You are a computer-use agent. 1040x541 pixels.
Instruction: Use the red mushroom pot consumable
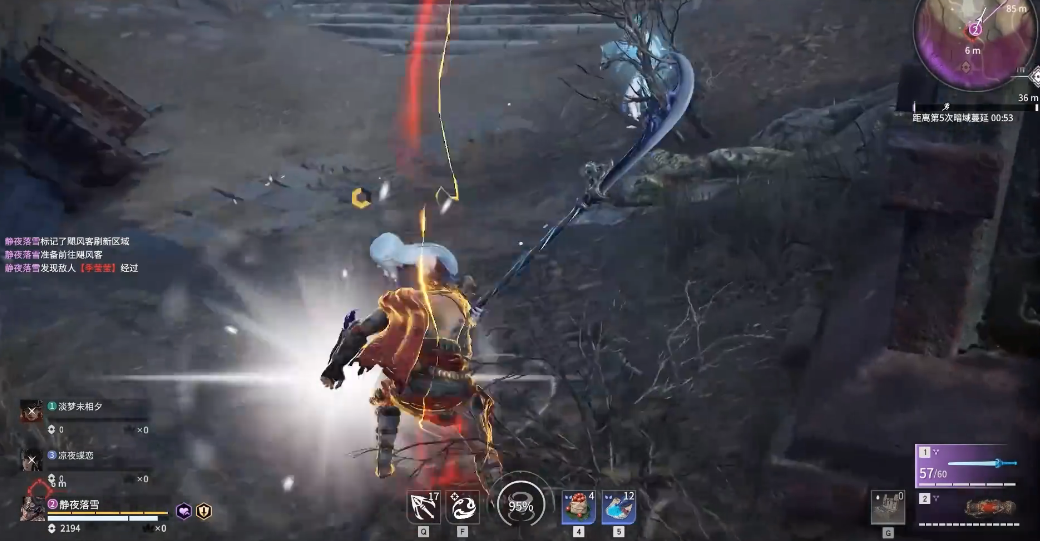pos(579,507)
